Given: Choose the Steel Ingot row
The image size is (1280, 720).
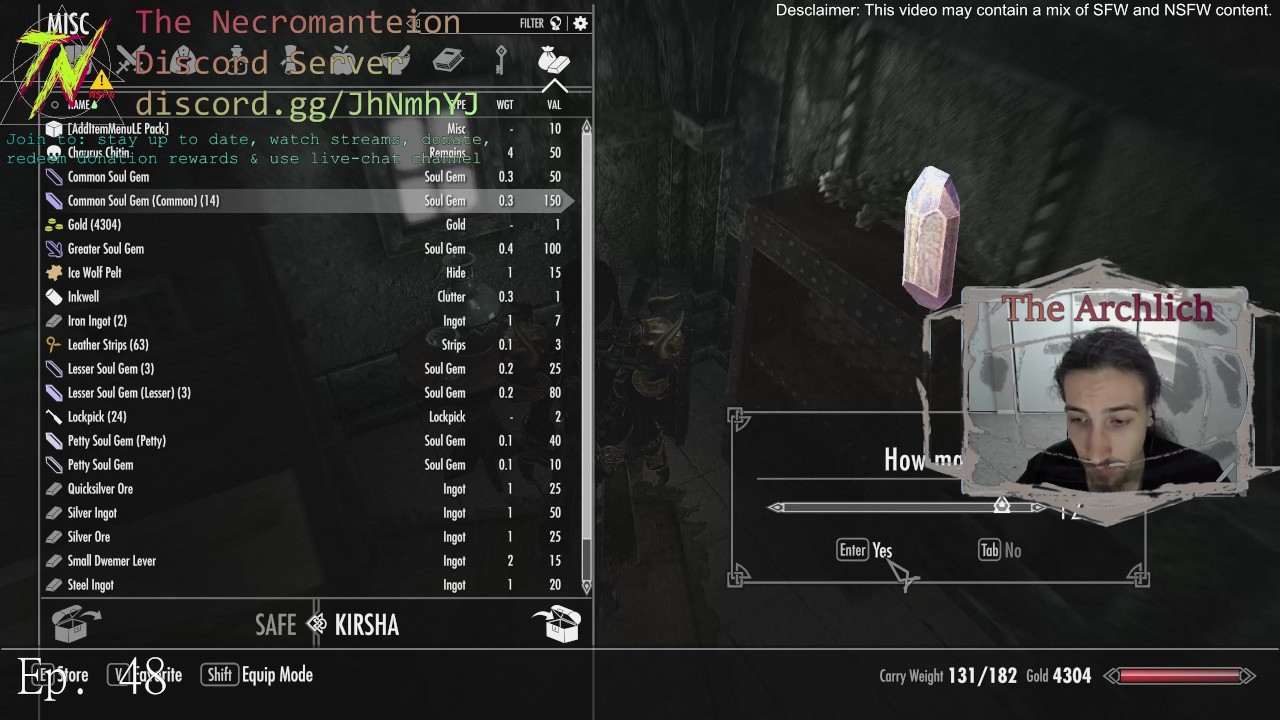Looking at the screenshot, I should tap(90, 585).
